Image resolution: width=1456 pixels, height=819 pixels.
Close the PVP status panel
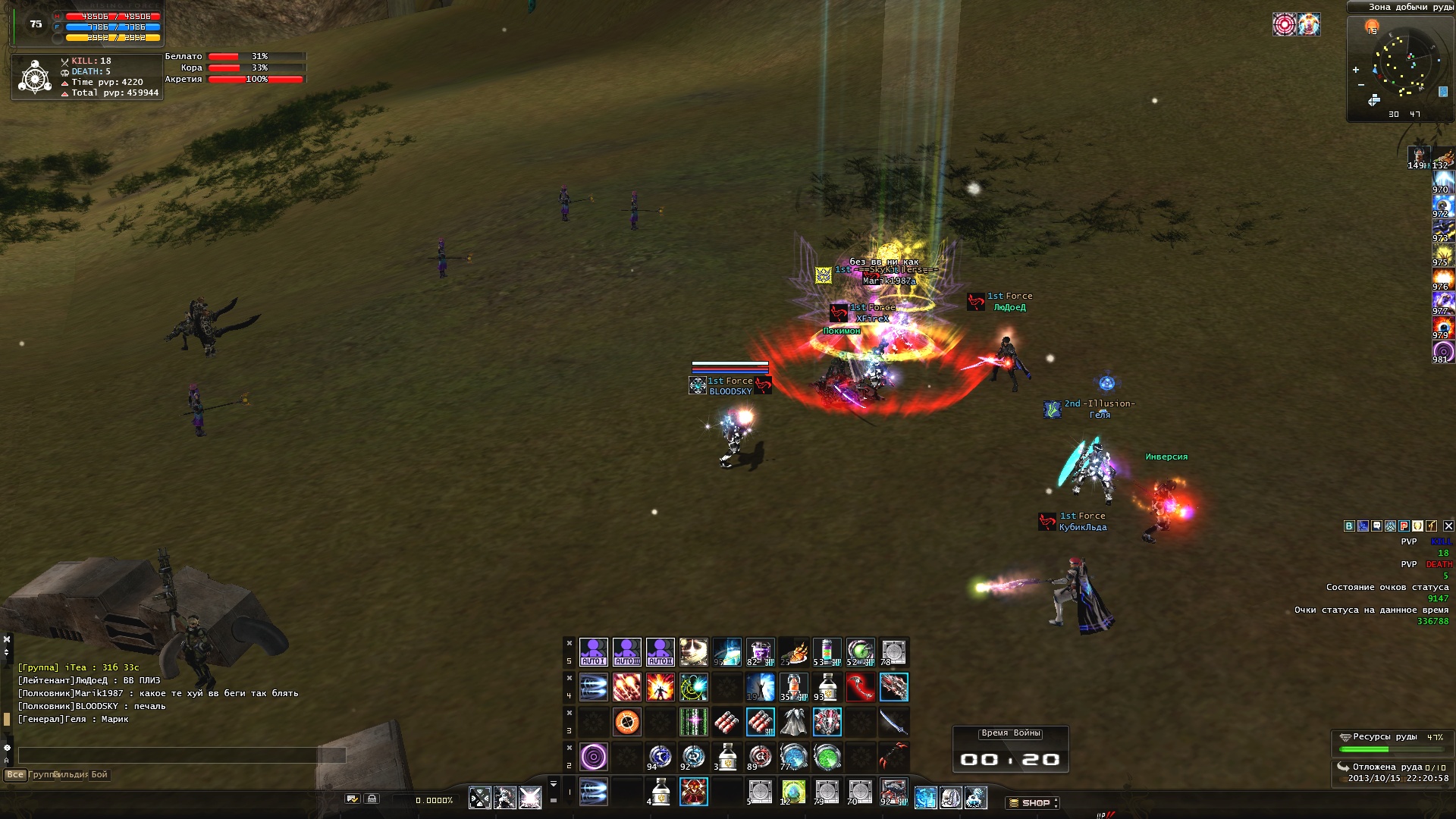click(x=1448, y=526)
